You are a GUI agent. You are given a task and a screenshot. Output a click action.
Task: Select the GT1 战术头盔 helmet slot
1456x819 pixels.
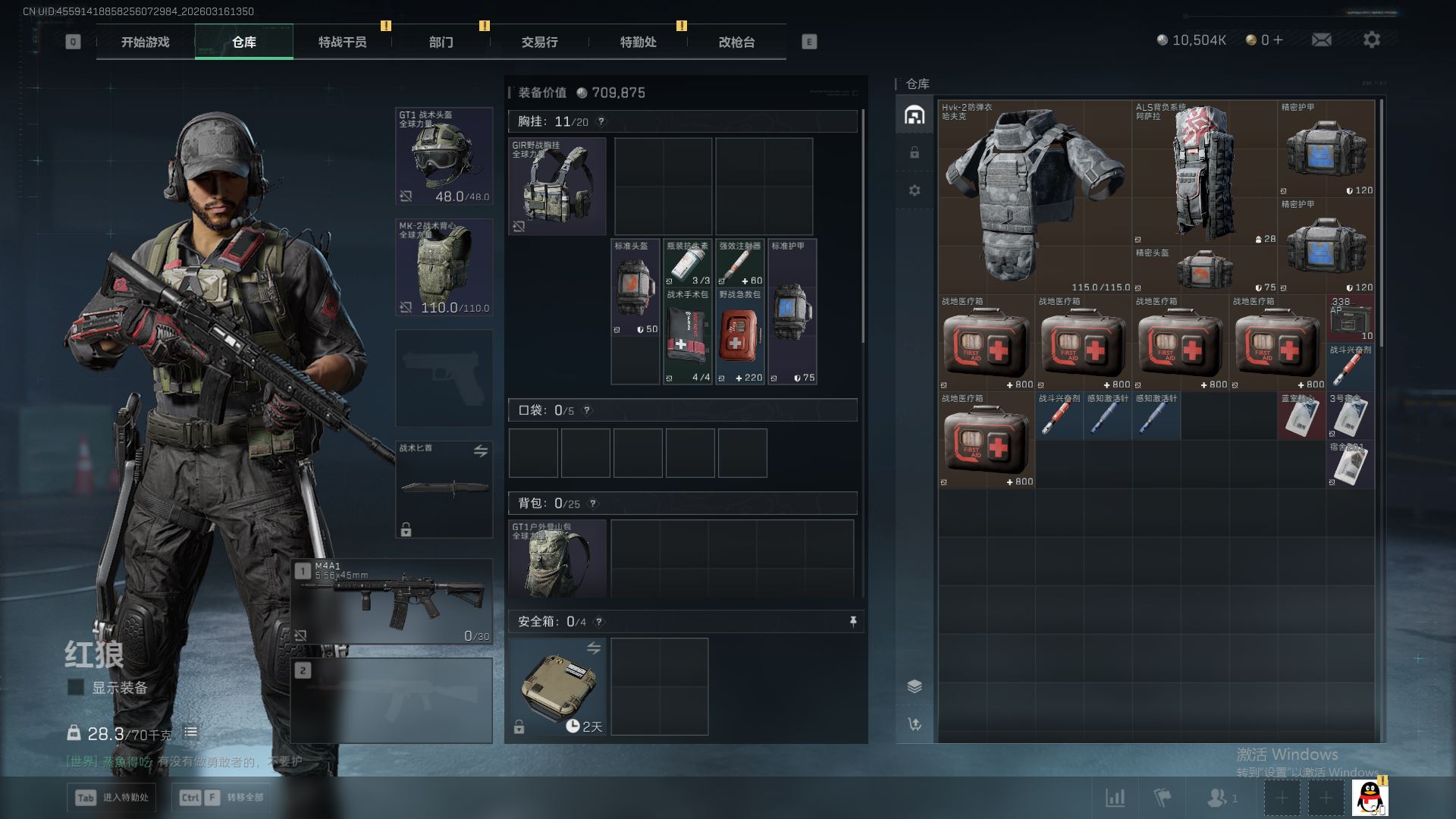pos(444,156)
